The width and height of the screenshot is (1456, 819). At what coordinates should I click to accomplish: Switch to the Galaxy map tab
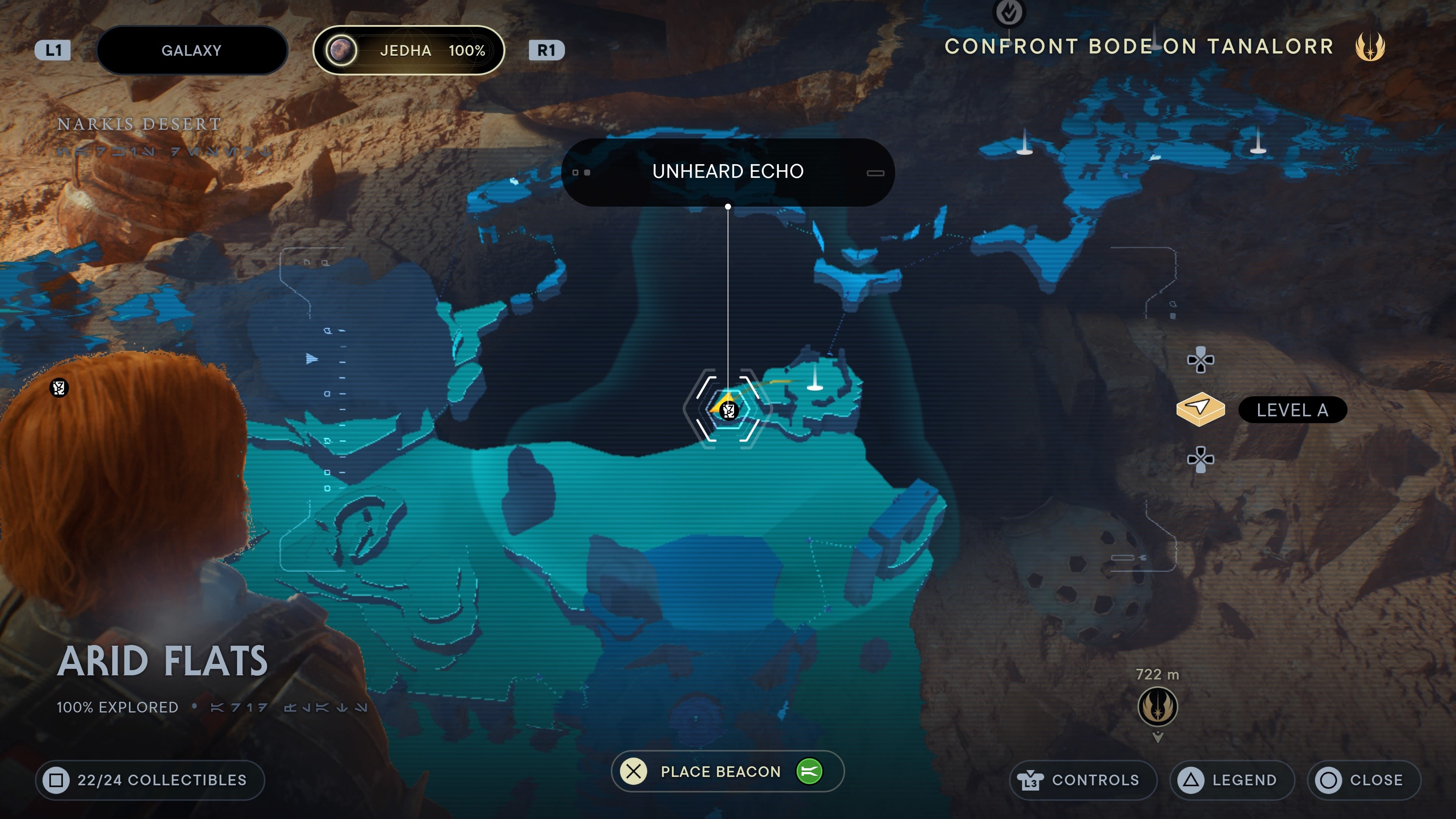click(191, 50)
